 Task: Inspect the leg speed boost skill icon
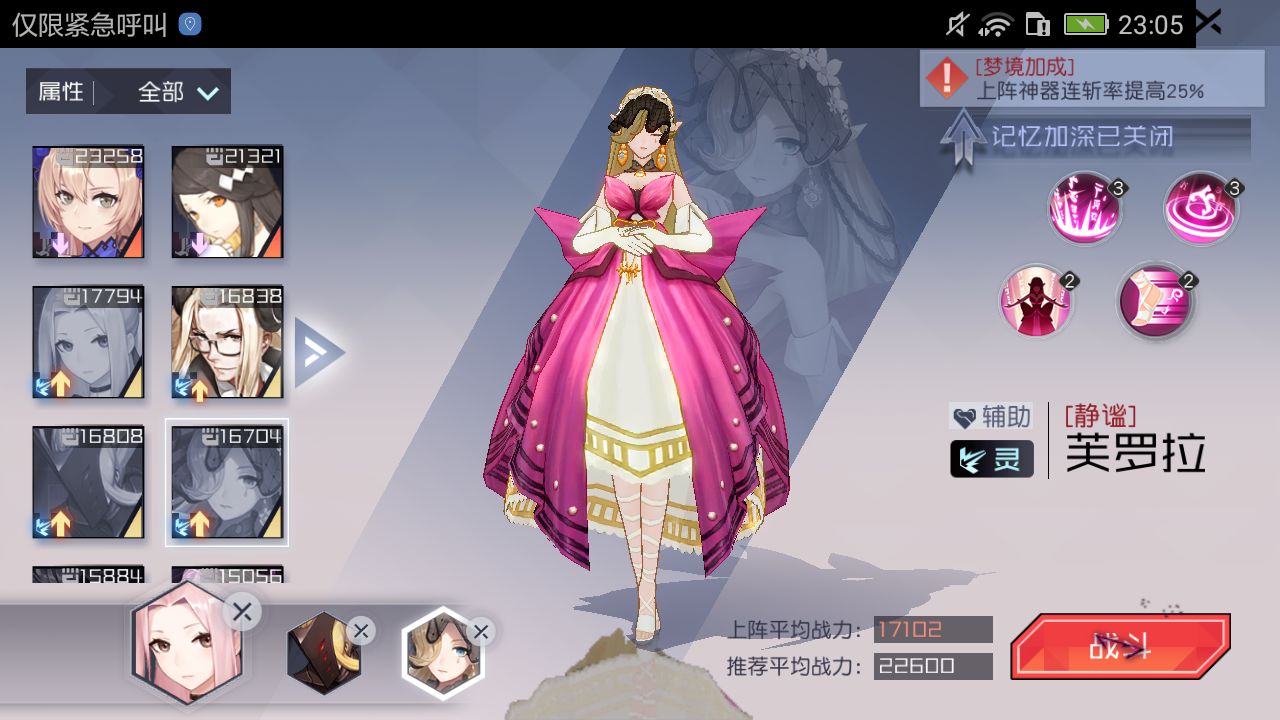point(1155,300)
